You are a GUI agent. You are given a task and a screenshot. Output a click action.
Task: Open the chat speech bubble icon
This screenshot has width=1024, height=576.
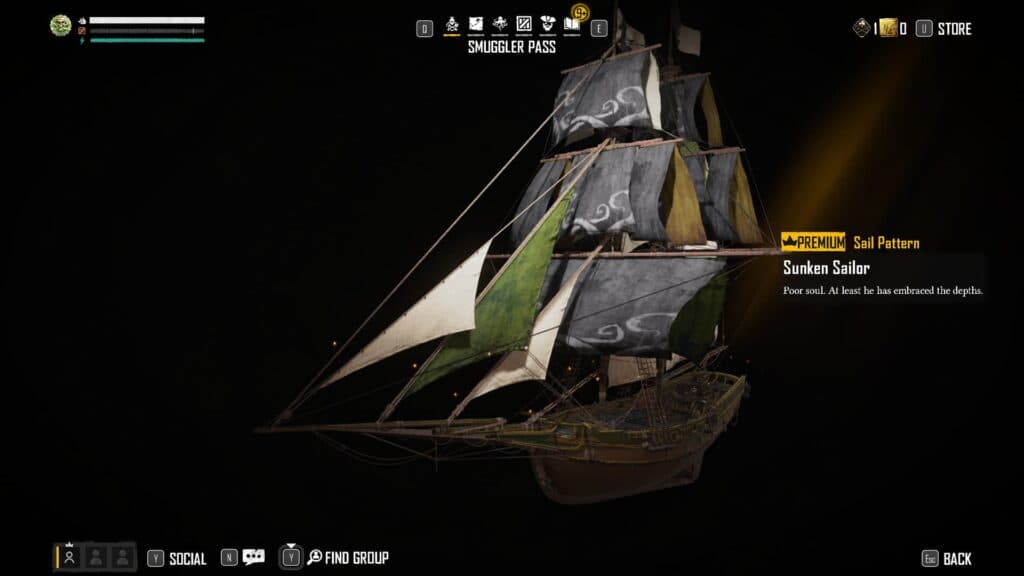click(254, 557)
